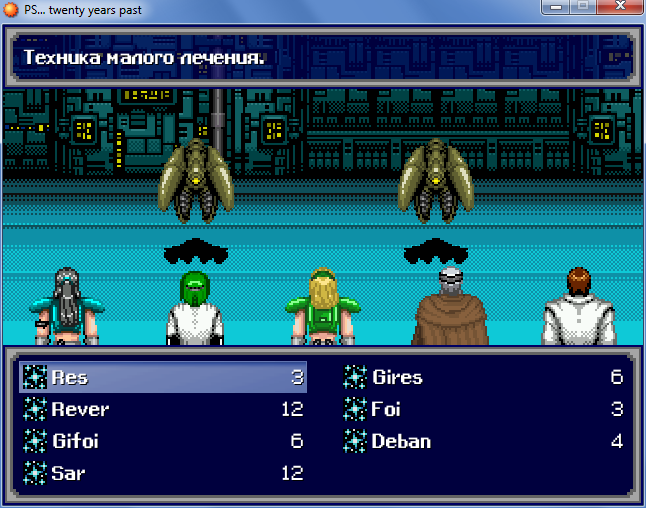Select the Sar technique
The width and height of the screenshot is (646, 508).
click(x=68, y=473)
